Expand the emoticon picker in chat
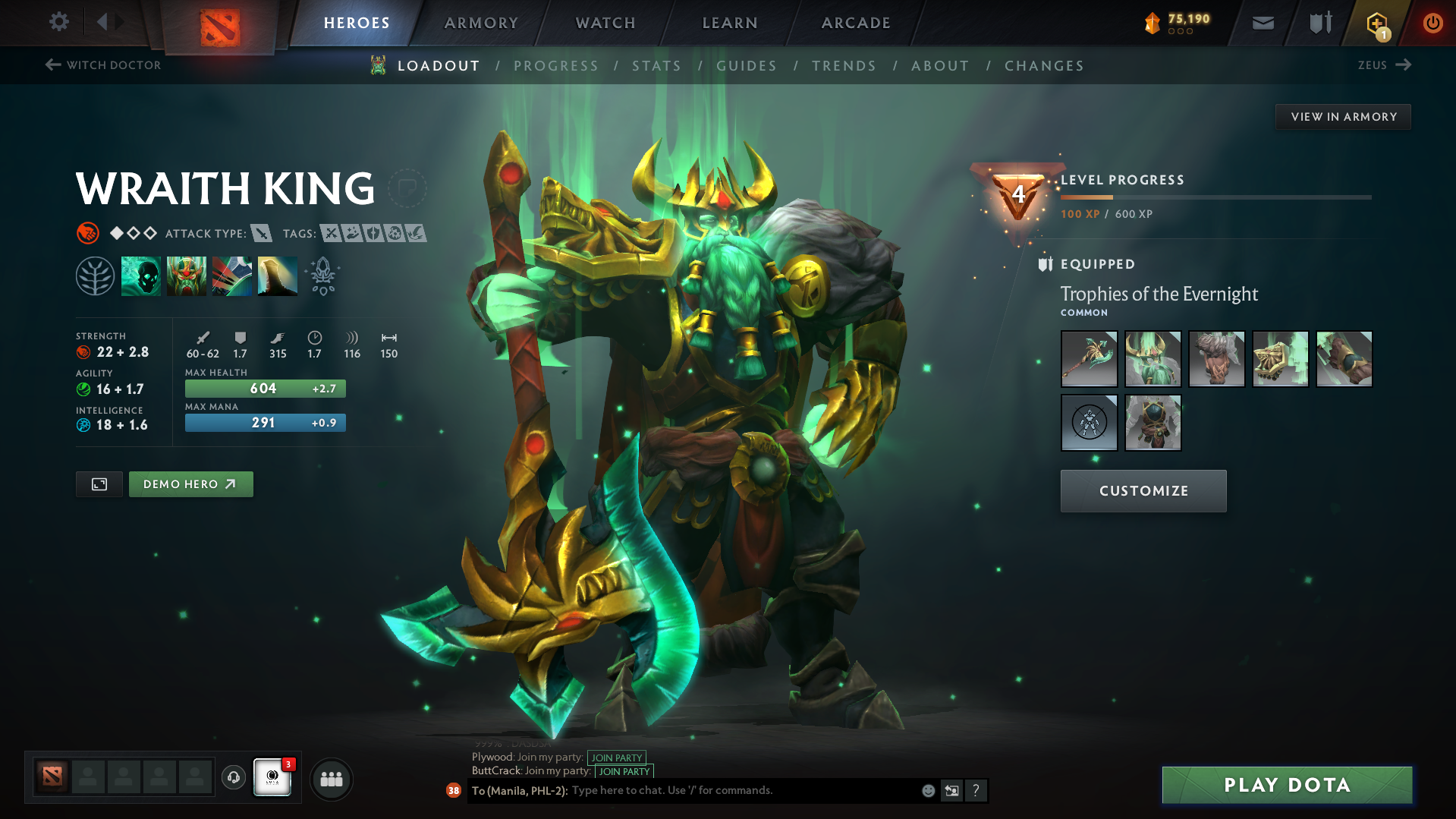This screenshot has height=819, width=1456. coord(927,790)
